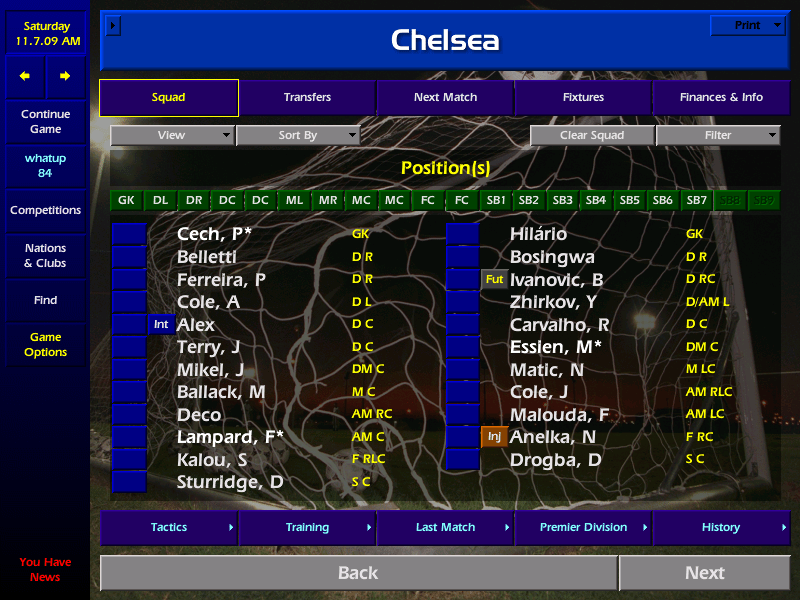Open the Tactics menu
Image resolution: width=800 pixels, height=600 pixels.
pos(169,528)
